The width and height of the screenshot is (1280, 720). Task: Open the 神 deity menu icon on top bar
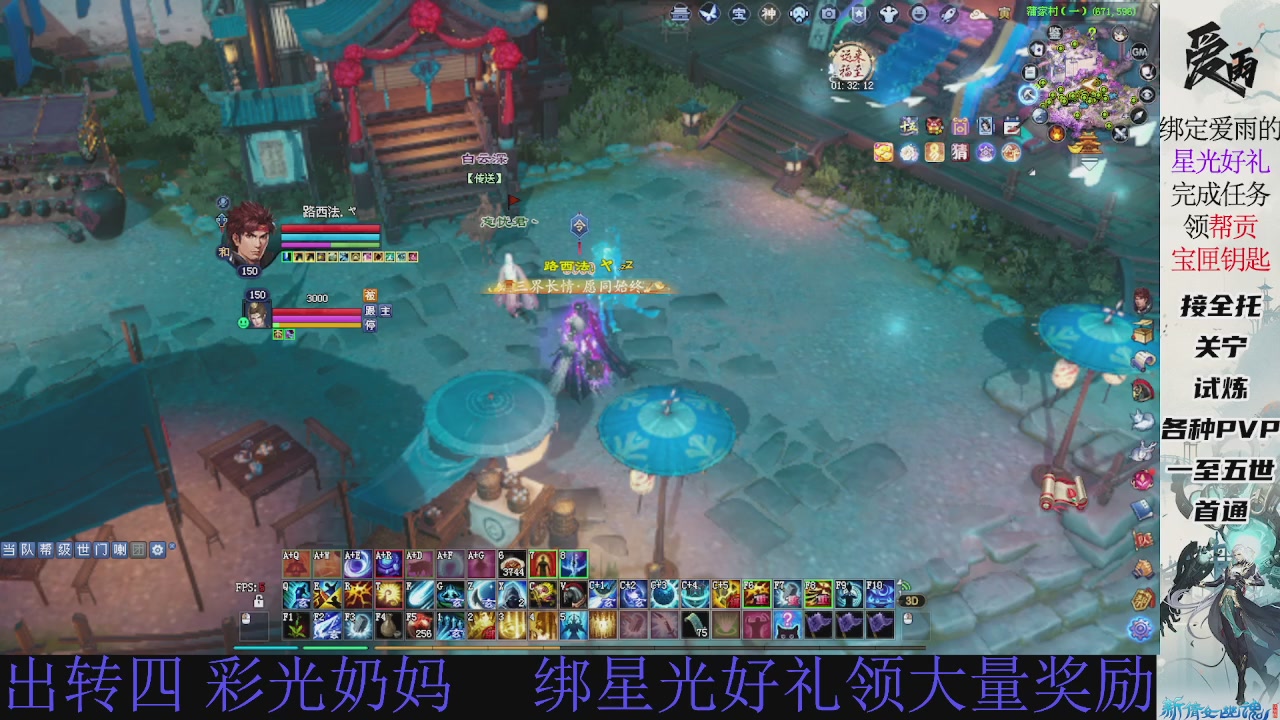click(767, 15)
